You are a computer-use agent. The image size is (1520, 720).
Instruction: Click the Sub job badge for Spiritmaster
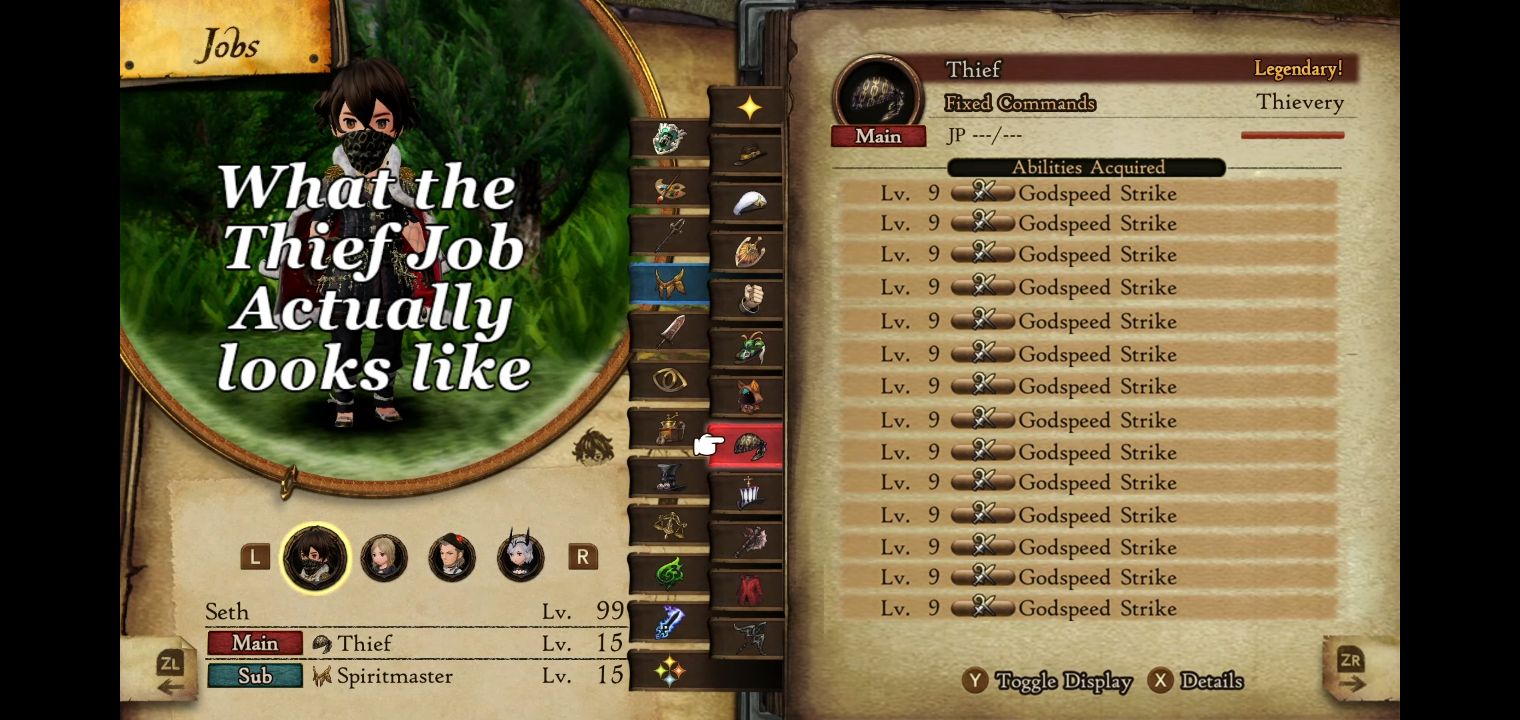255,676
